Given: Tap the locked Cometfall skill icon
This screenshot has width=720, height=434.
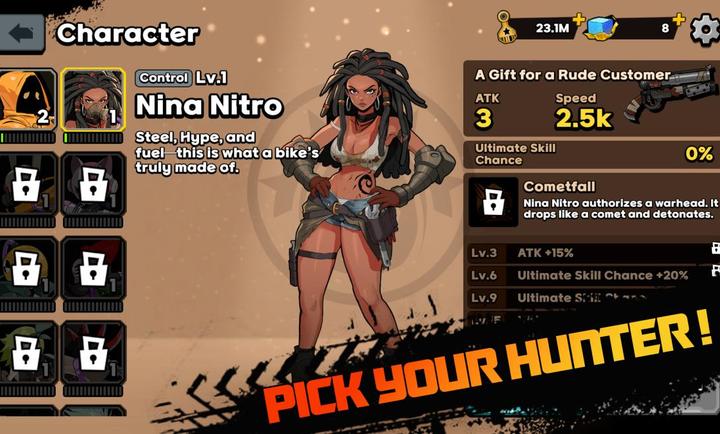Looking at the screenshot, I should (x=492, y=202).
